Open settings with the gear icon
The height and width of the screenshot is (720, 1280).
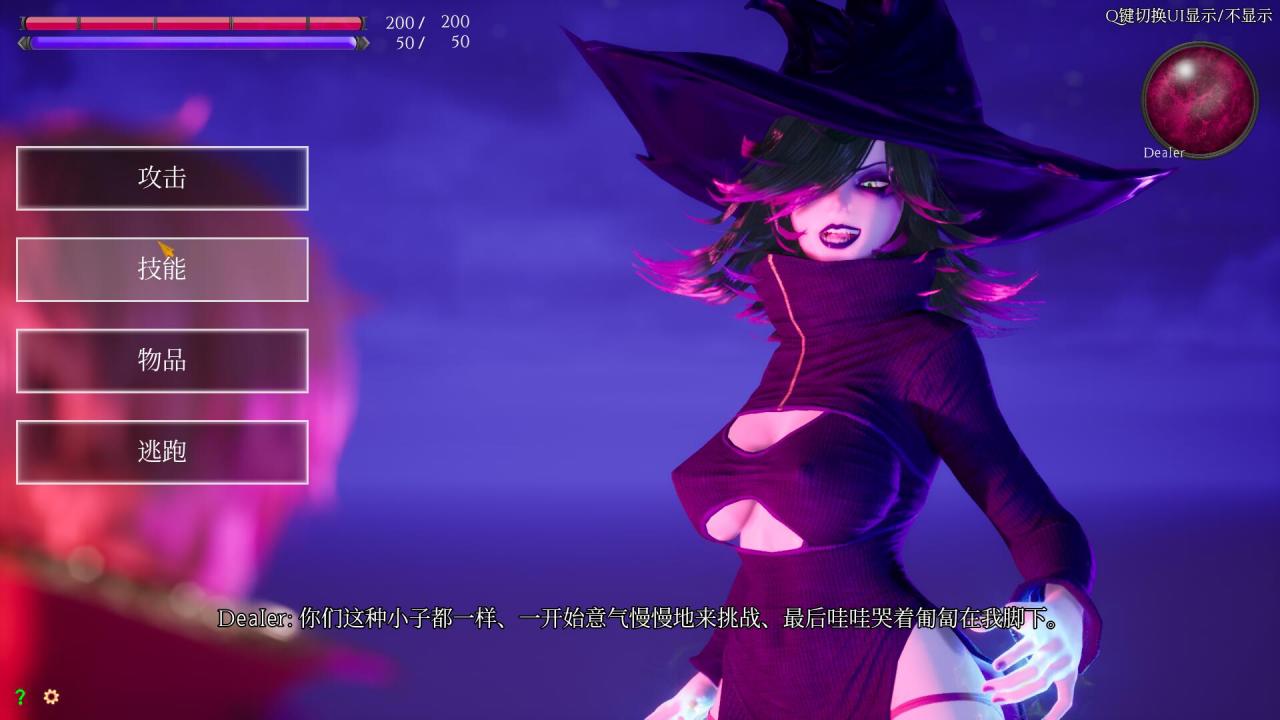click(49, 697)
